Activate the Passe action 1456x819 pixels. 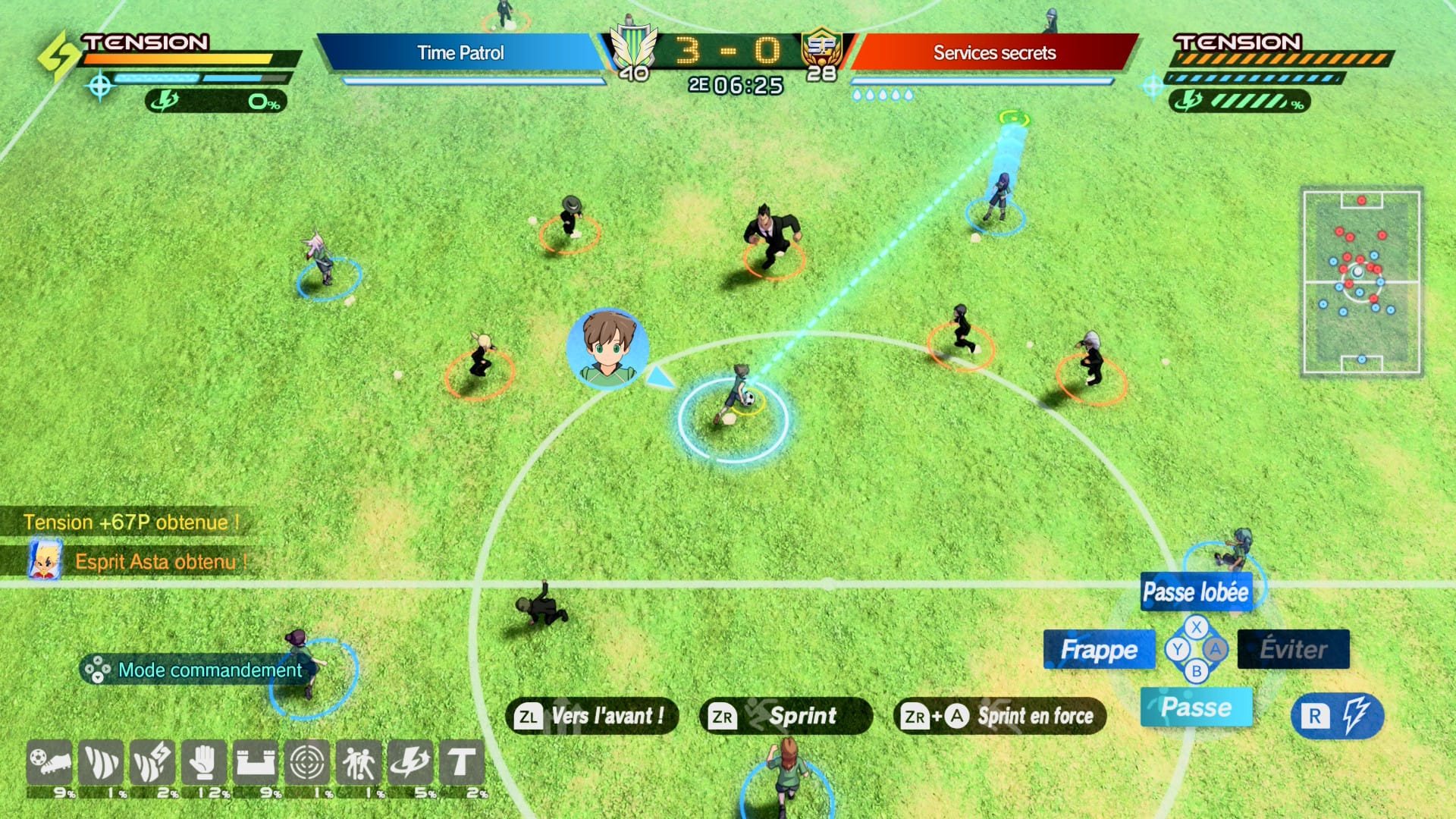[1196, 708]
